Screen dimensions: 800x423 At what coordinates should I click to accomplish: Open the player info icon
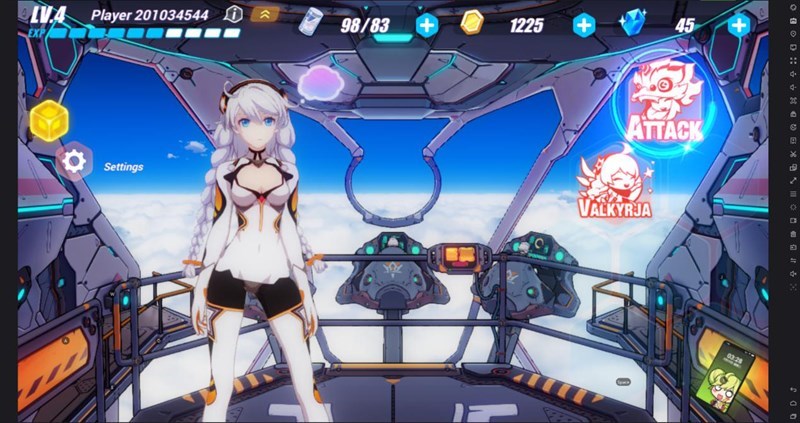[x=233, y=15]
